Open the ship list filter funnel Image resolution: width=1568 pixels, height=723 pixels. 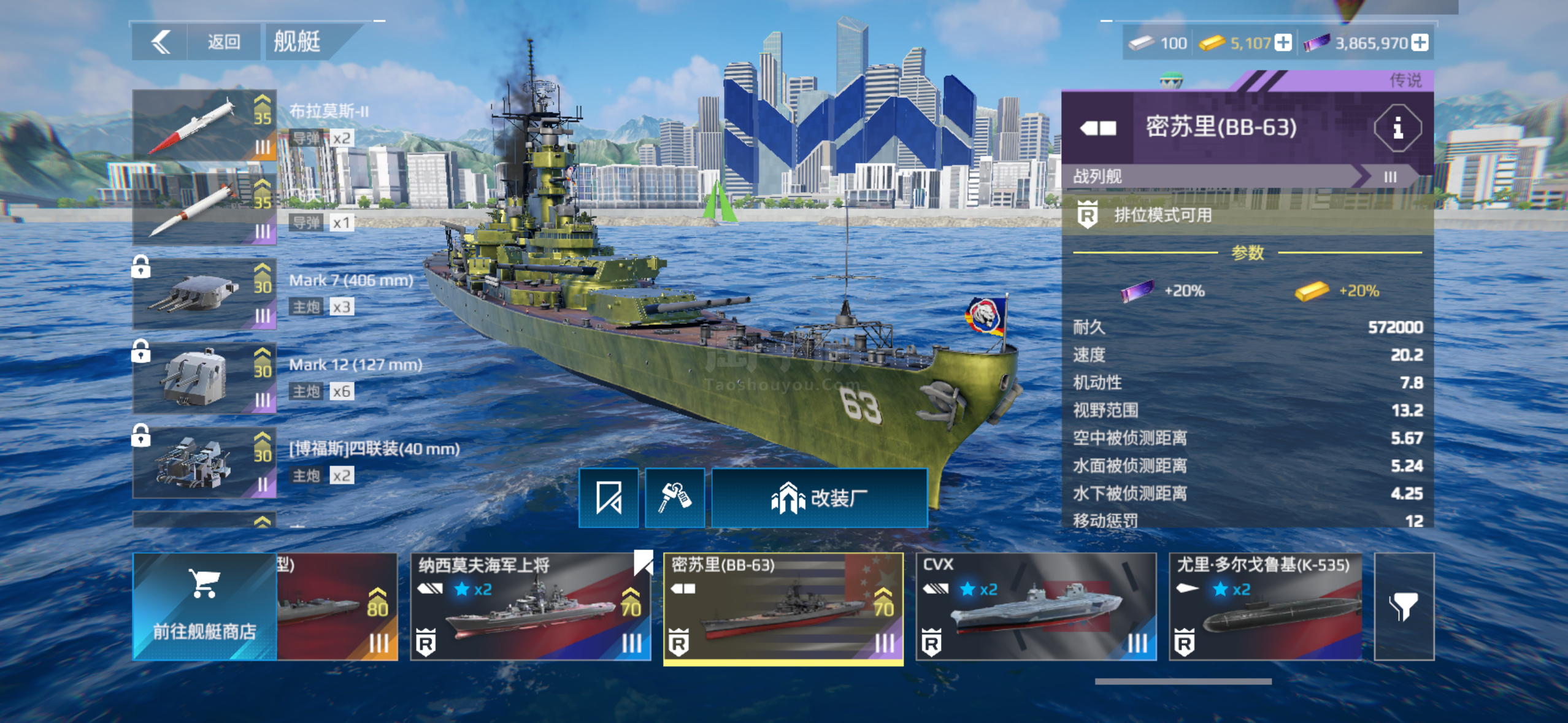pos(1404,606)
